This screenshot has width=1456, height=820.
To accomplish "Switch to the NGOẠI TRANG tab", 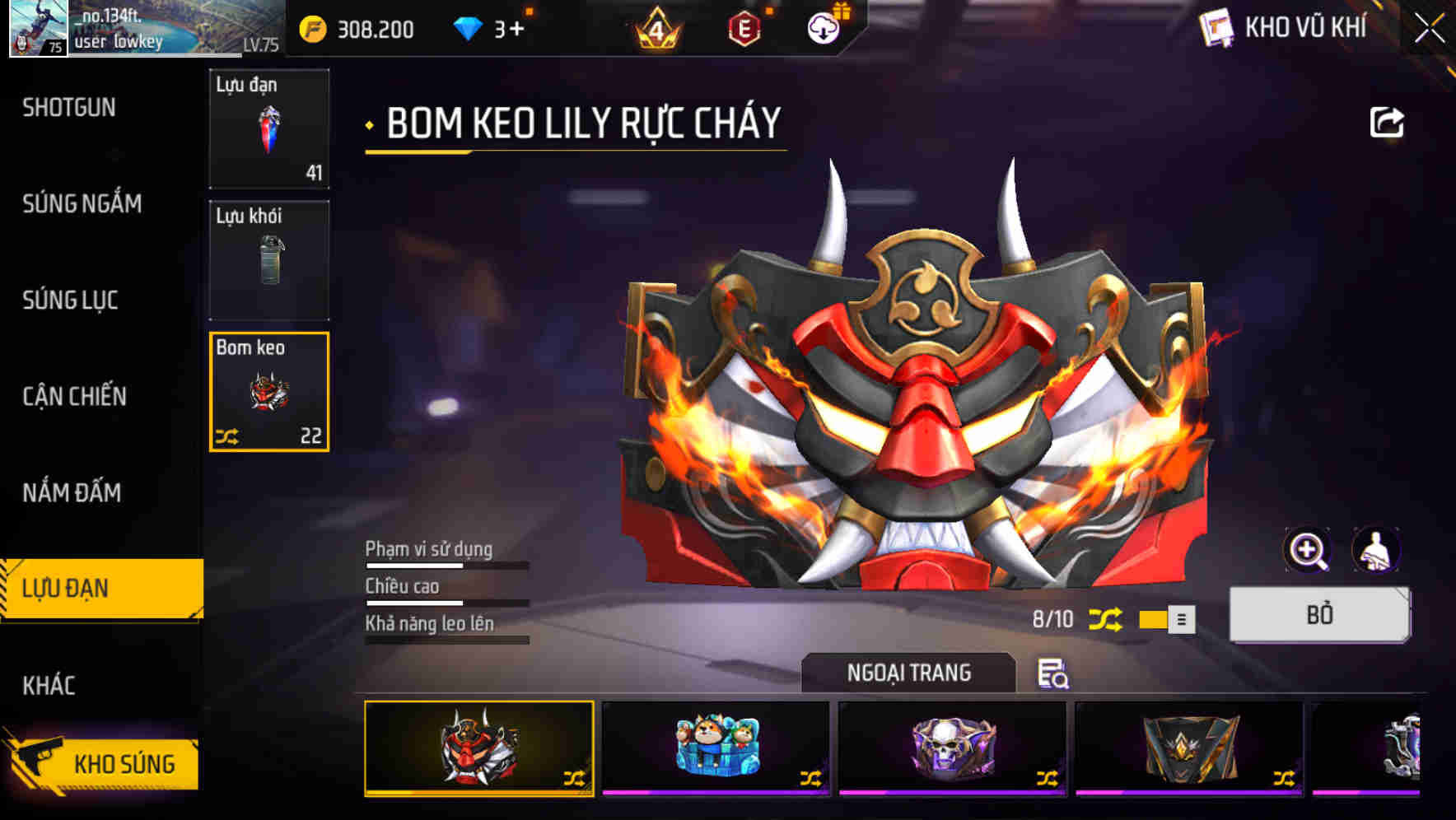I will pos(908,672).
